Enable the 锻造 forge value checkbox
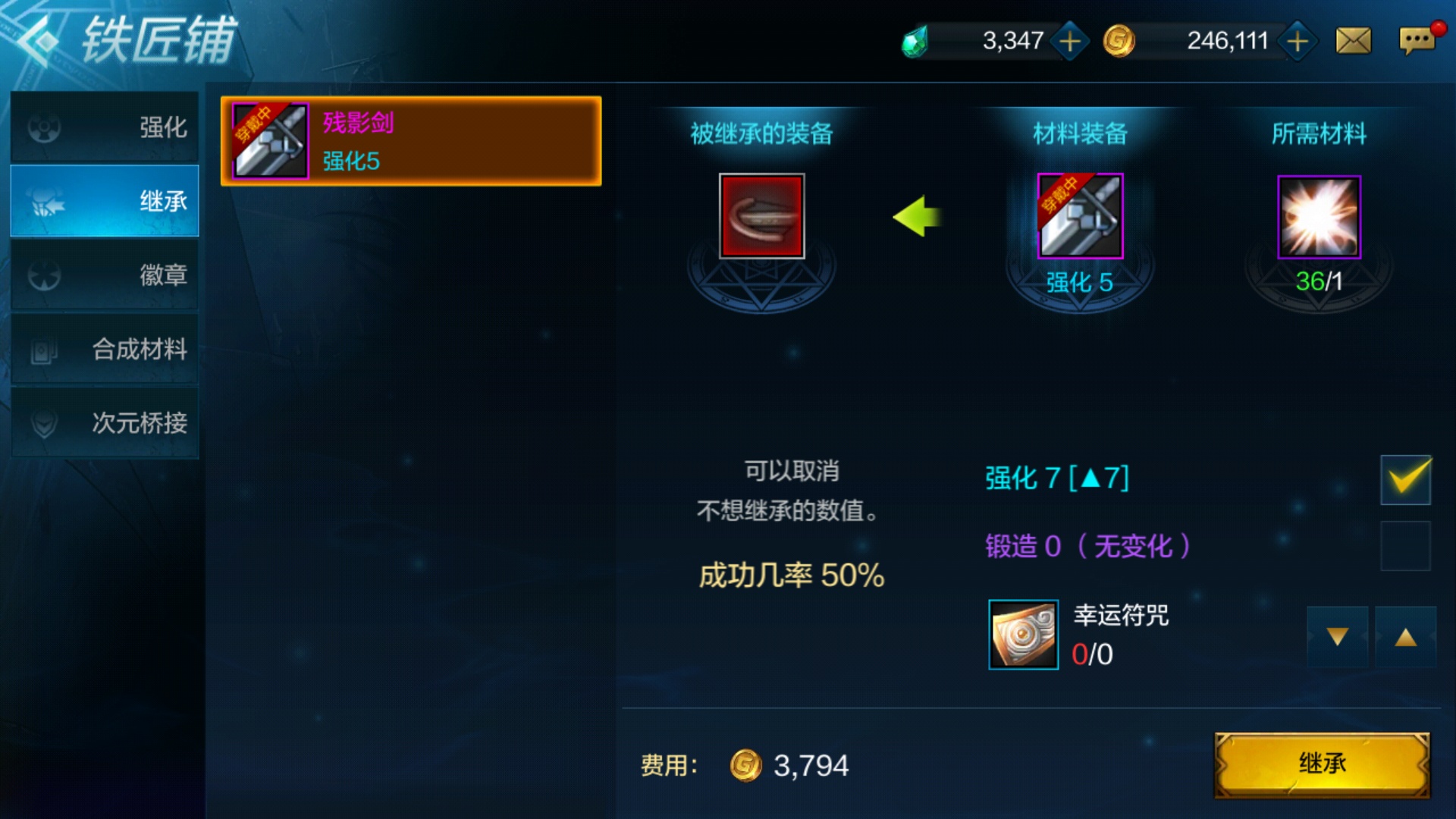This screenshot has width=1456, height=819. click(1407, 546)
